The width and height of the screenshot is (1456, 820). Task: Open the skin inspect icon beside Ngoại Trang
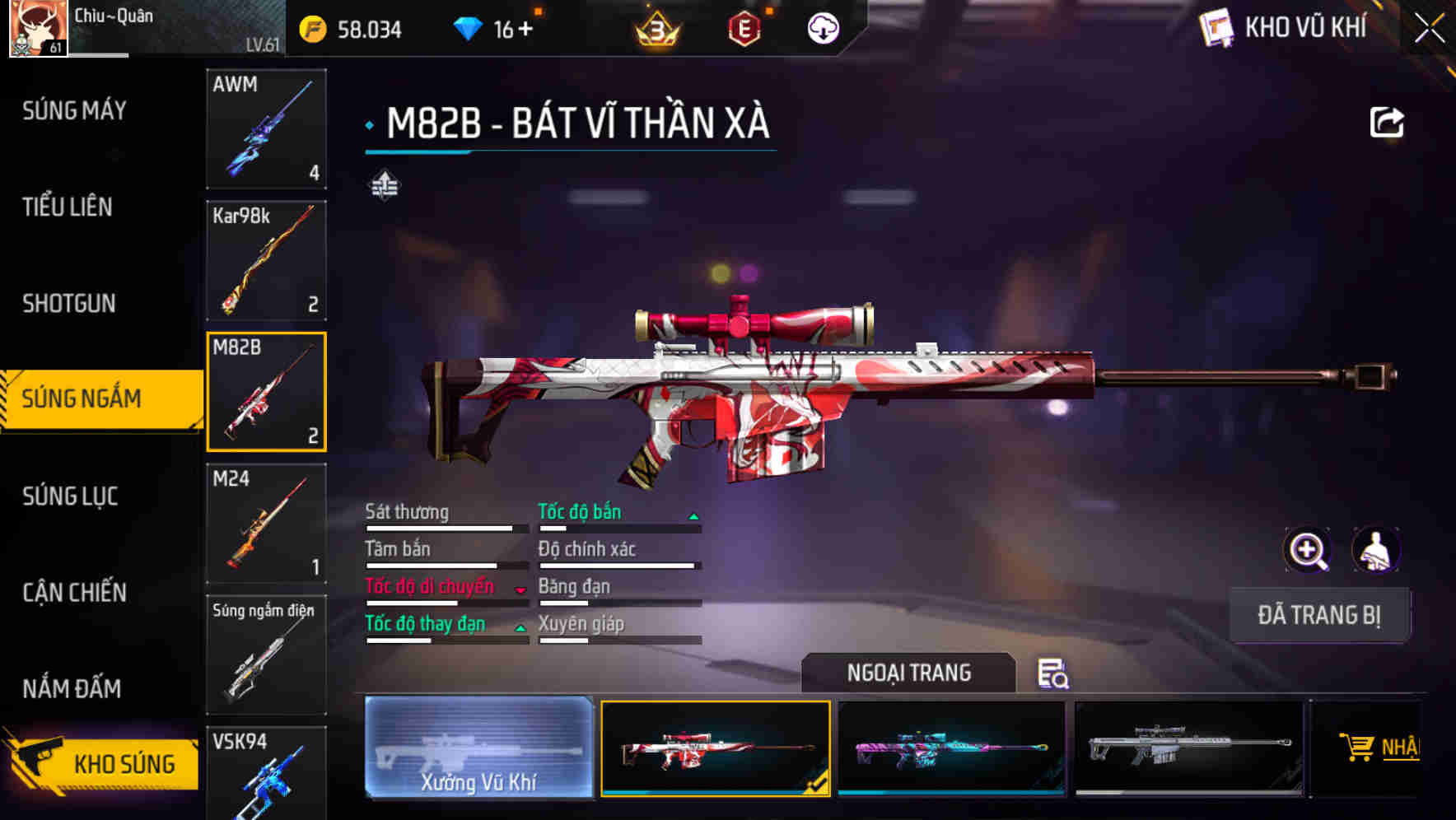click(x=1055, y=675)
